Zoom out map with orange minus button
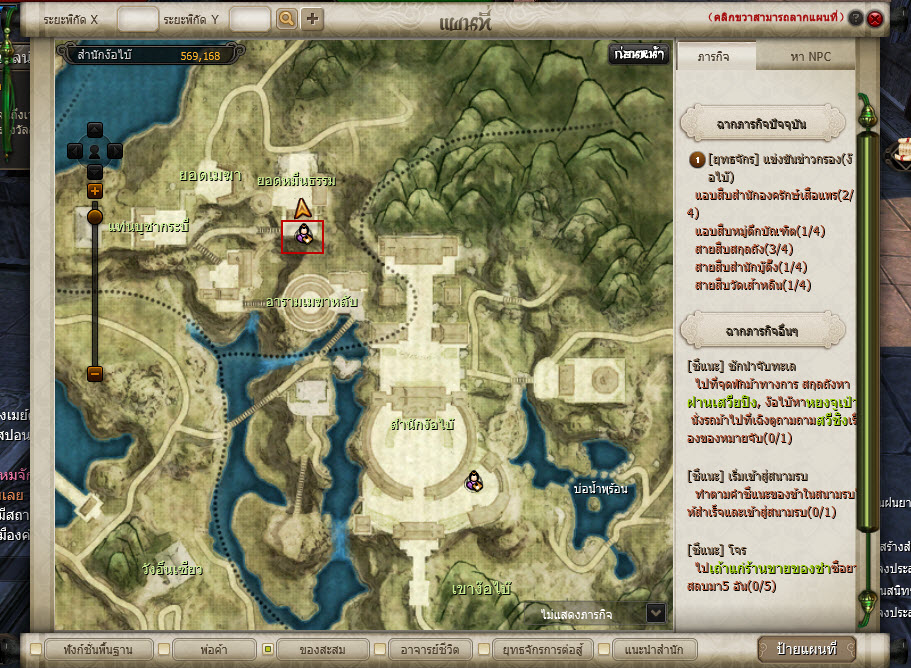 (x=95, y=373)
